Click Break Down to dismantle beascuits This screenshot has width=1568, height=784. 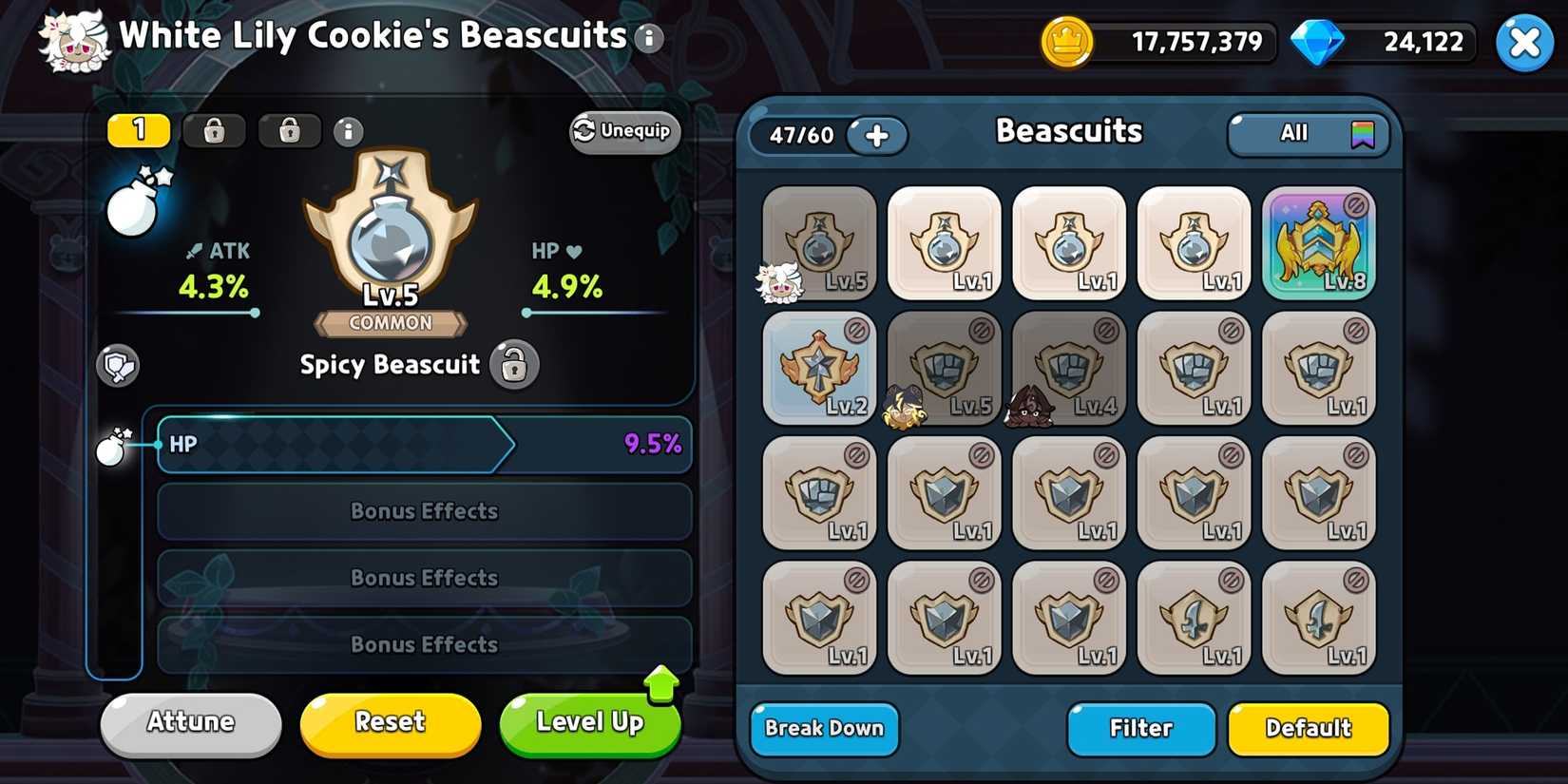(x=823, y=729)
